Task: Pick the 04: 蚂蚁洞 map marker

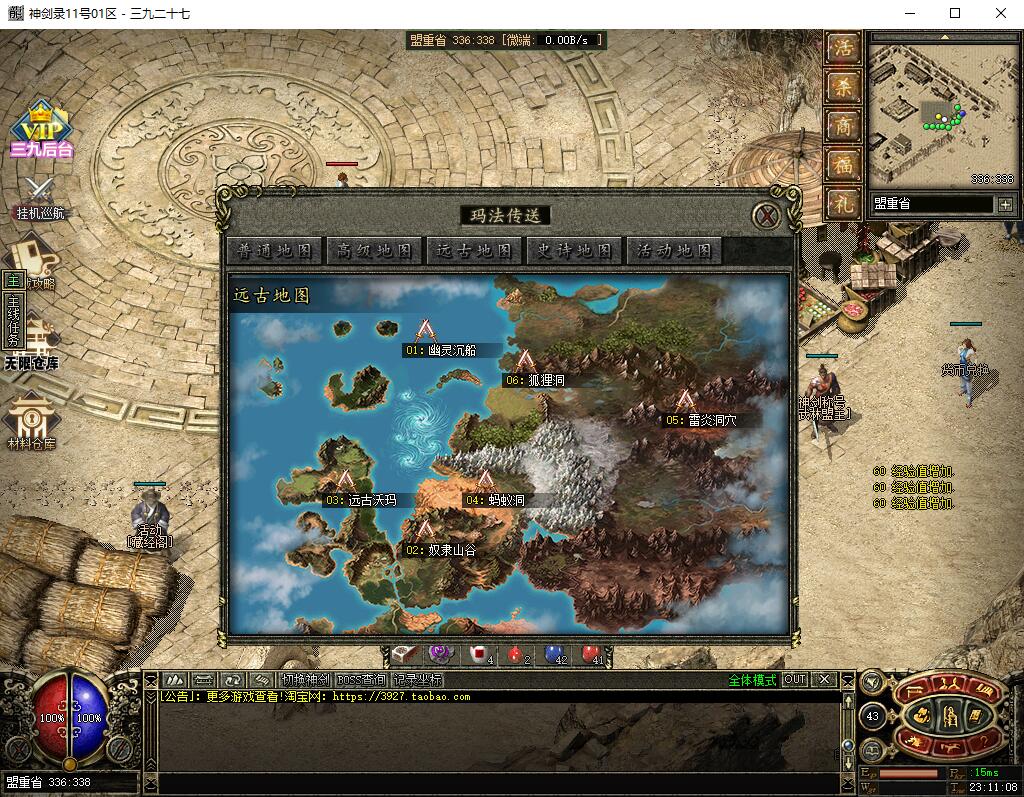Action: coord(486,481)
